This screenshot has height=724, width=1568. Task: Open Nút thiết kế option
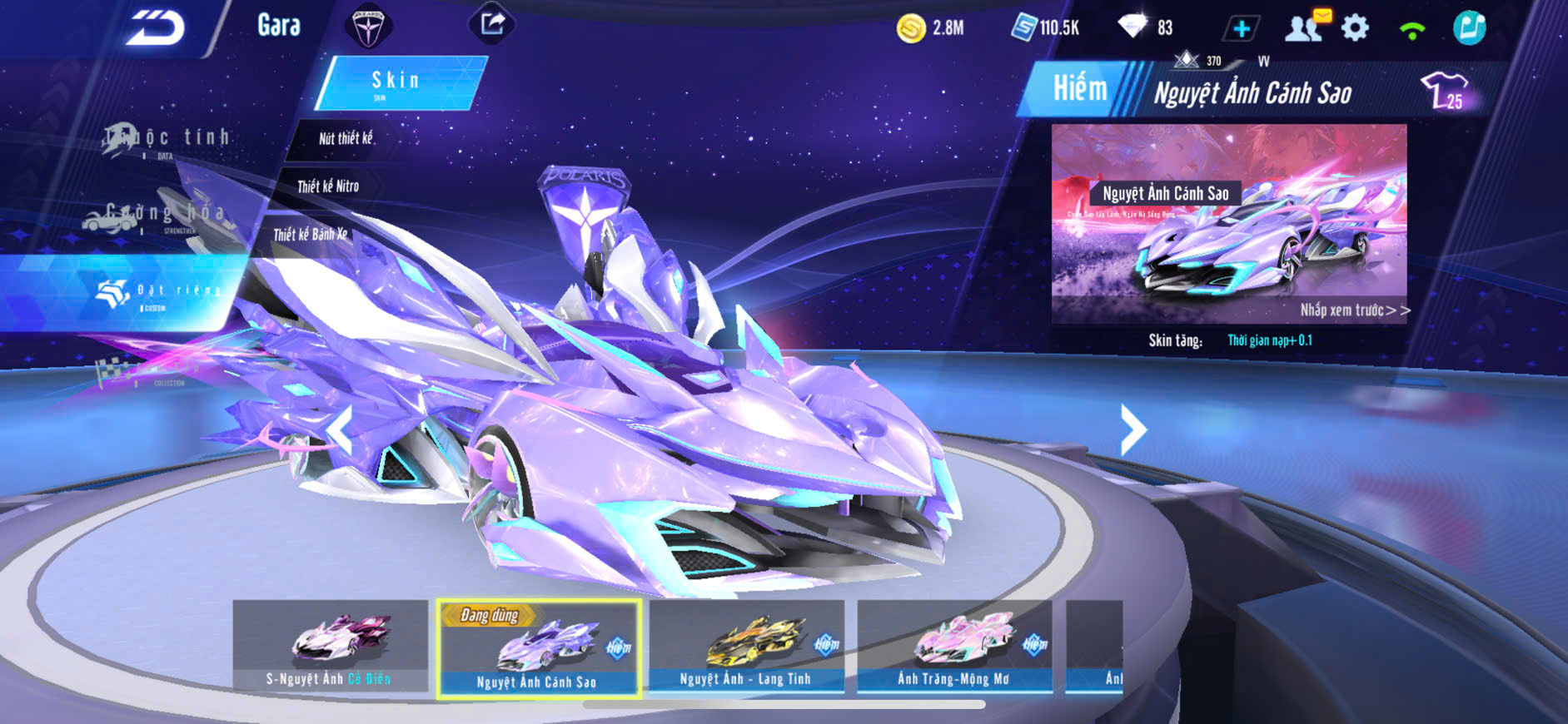(x=346, y=138)
